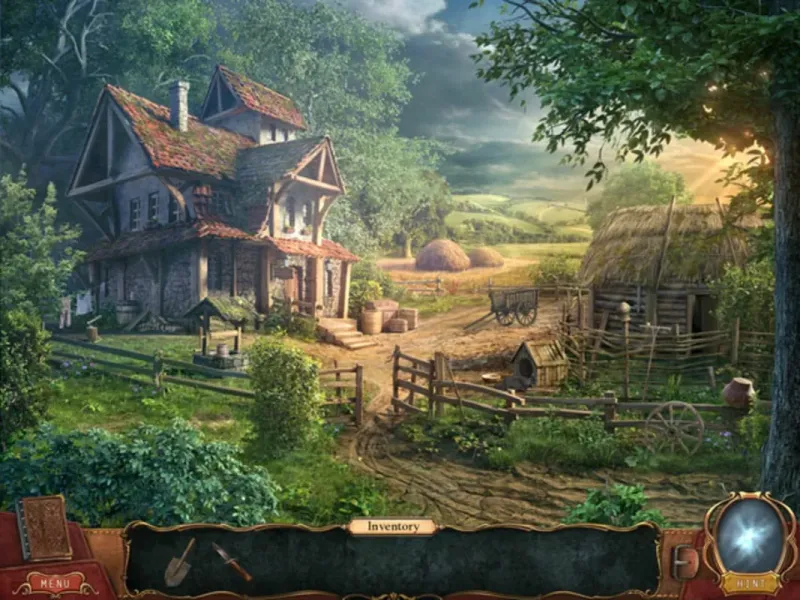The image size is (800, 600).
Task: Select the knife in the inventory
Action: pos(232,562)
